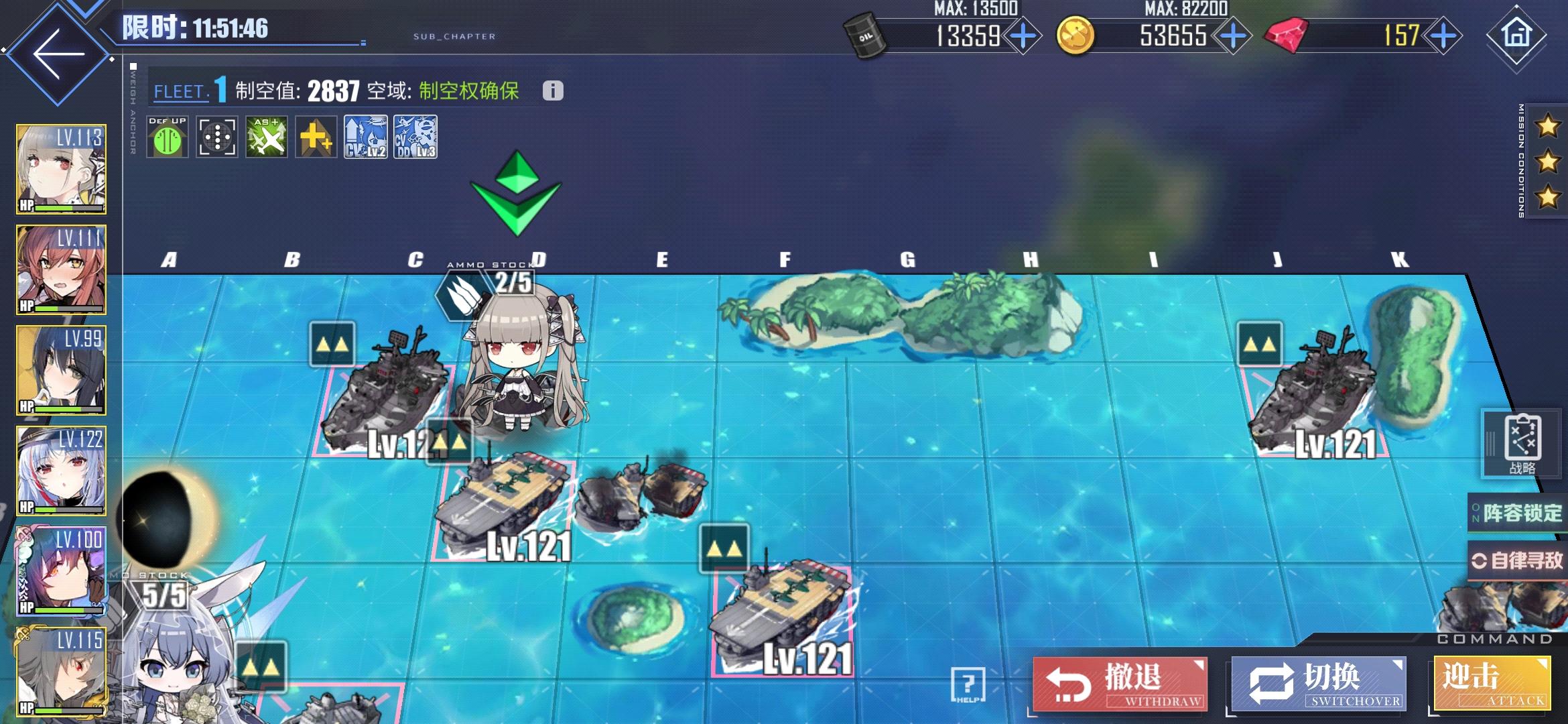This screenshot has height=724, width=1568.
Task: Open the SUB_CHAPTER header label
Action: (453, 37)
